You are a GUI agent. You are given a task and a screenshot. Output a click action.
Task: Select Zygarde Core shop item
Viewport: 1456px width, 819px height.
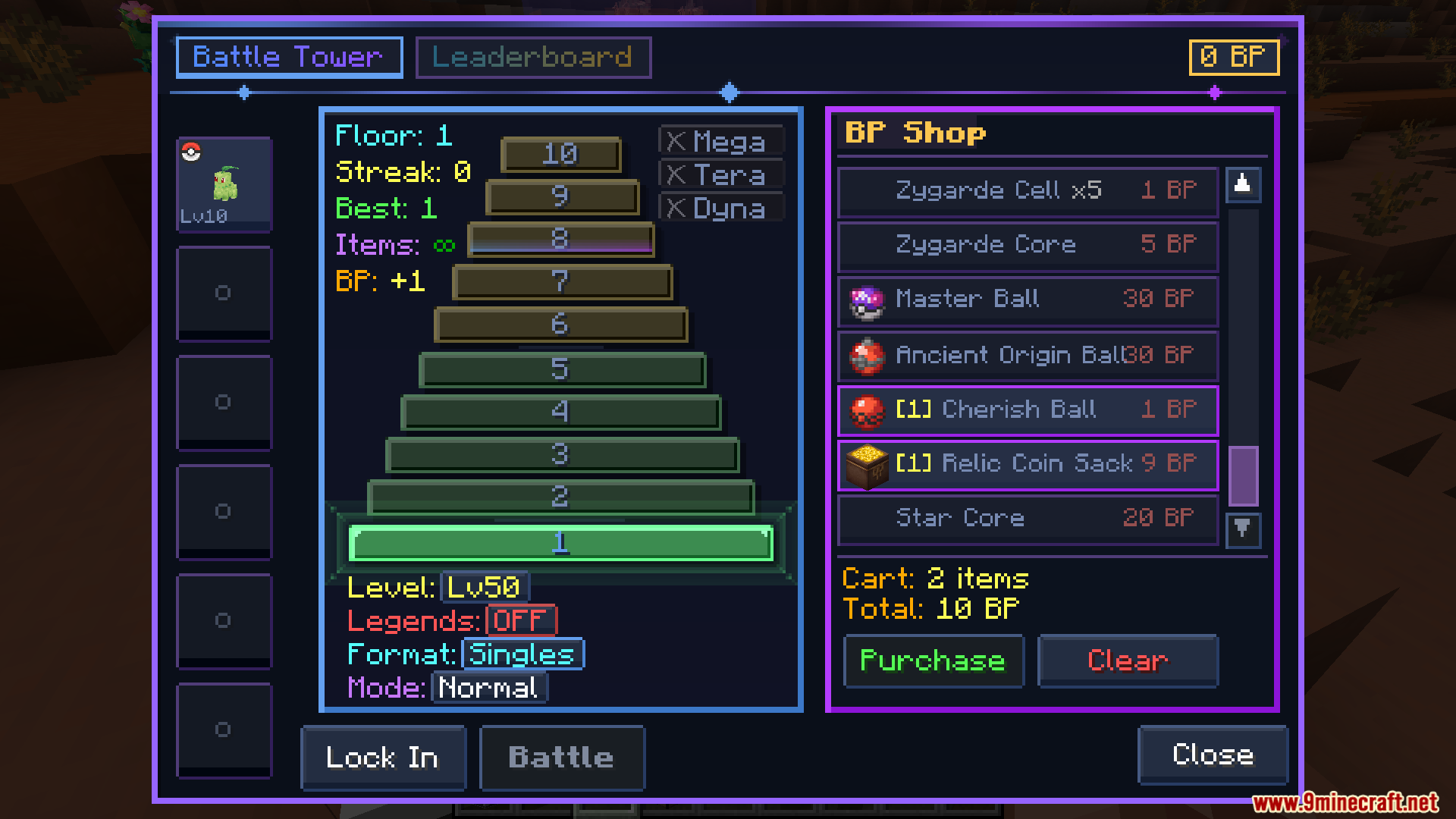tap(1028, 246)
